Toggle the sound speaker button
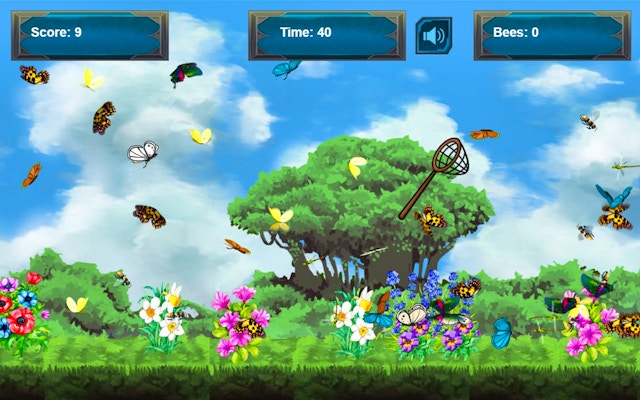This screenshot has height=400, width=640. click(433, 36)
